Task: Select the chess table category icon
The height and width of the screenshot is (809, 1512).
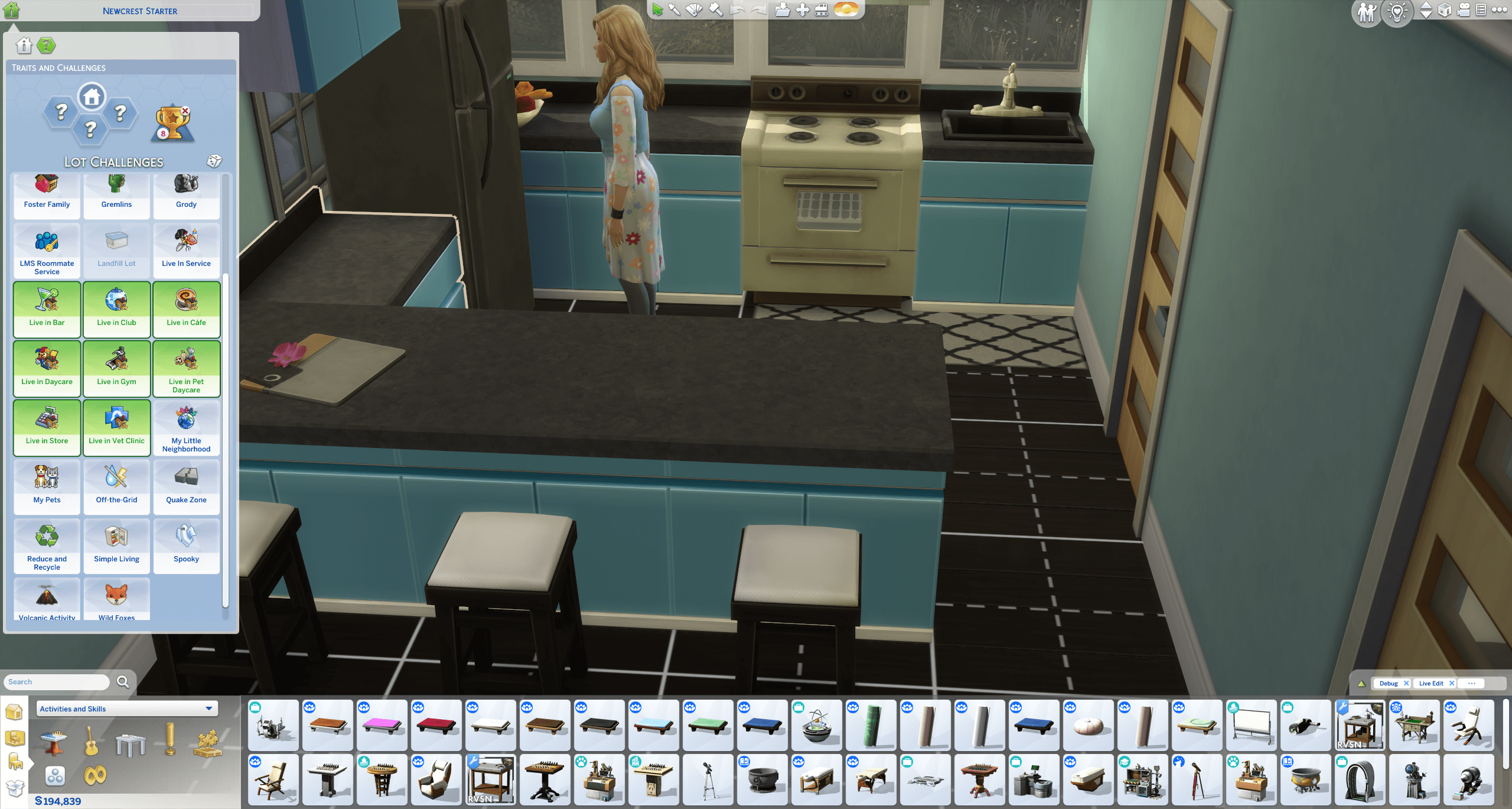Action: [54, 742]
